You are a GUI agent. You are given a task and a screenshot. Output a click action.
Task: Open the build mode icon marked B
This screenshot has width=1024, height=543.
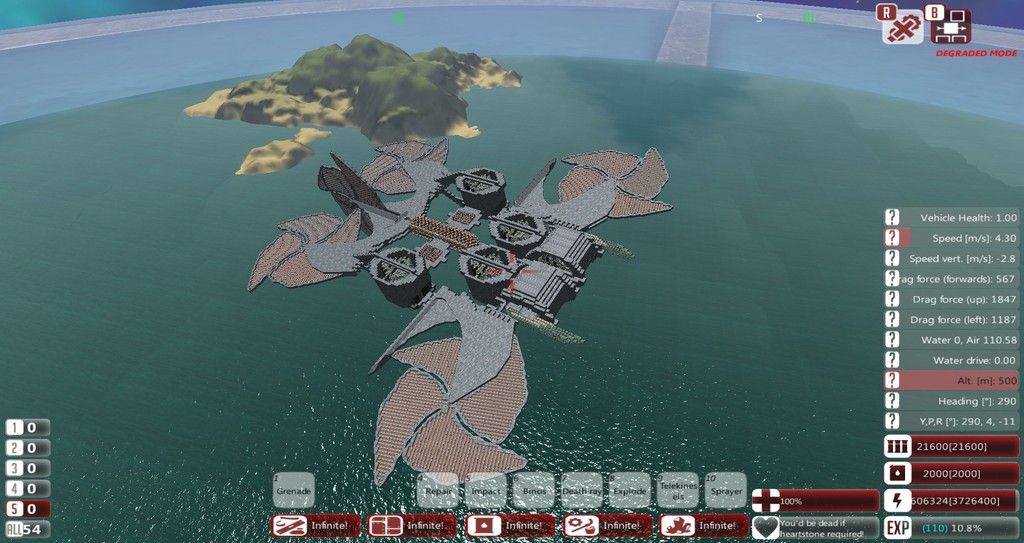coord(951,27)
